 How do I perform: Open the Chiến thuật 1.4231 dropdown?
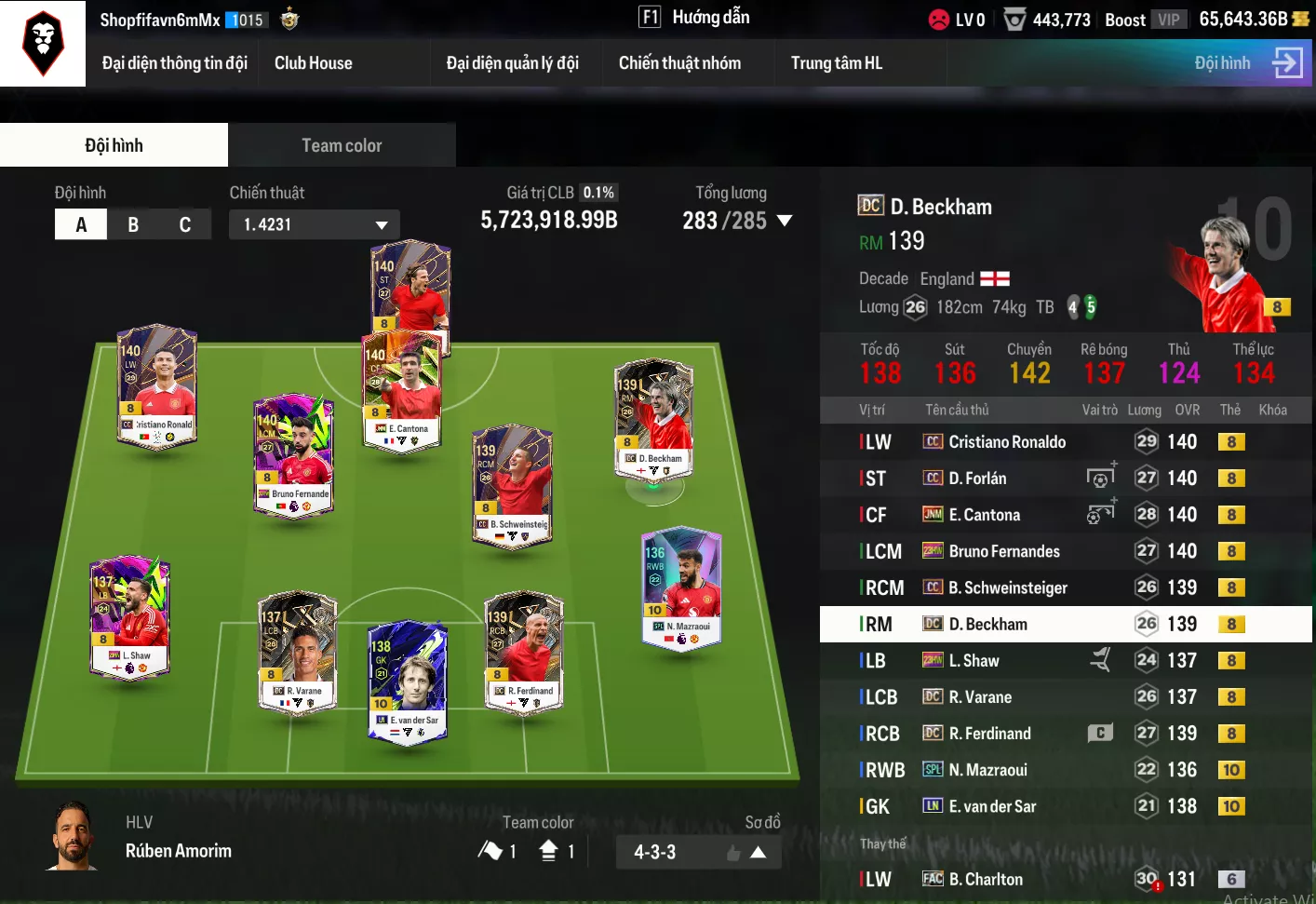pos(315,224)
